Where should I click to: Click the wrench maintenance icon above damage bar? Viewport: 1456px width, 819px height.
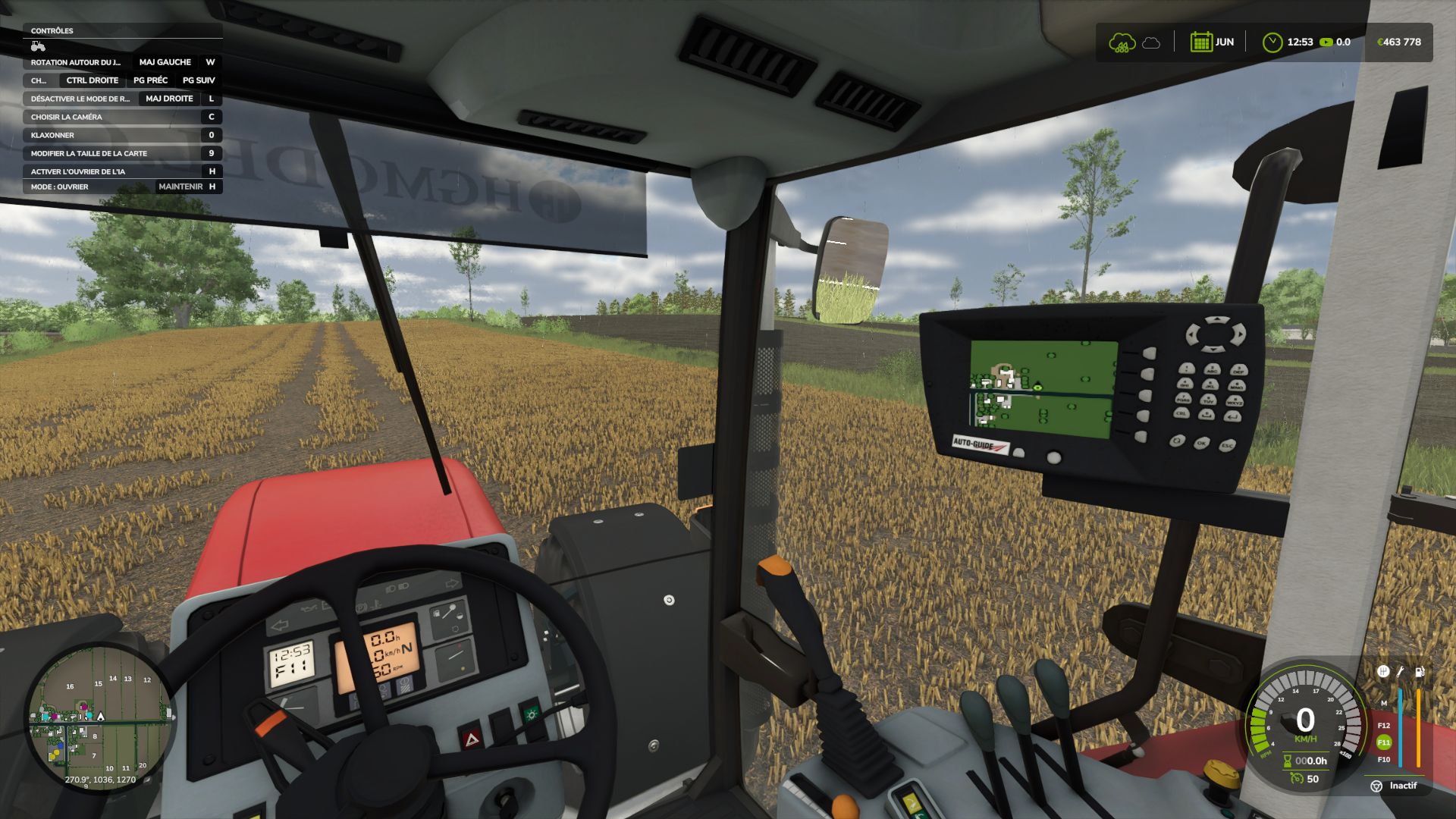(x=1400, y=673)
